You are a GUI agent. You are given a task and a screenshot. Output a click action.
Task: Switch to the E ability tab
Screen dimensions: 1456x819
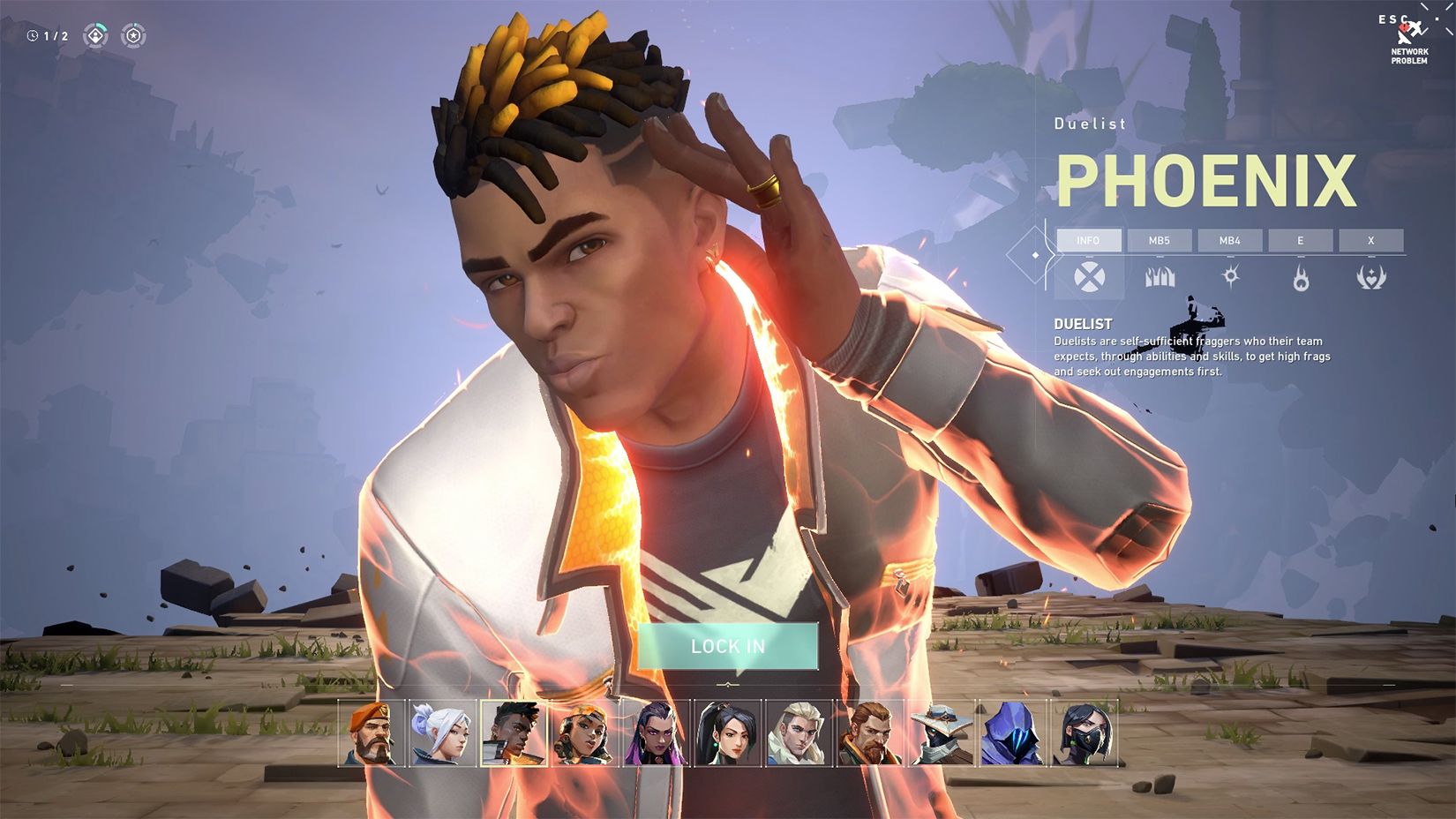[x=1301, y=240]
